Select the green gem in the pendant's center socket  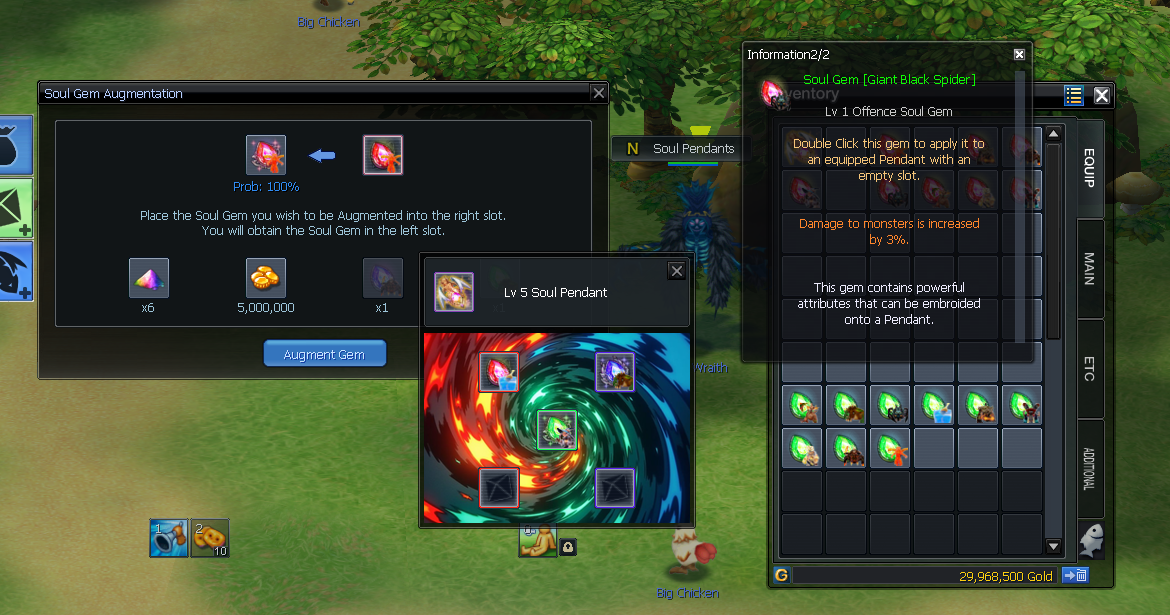557,430
